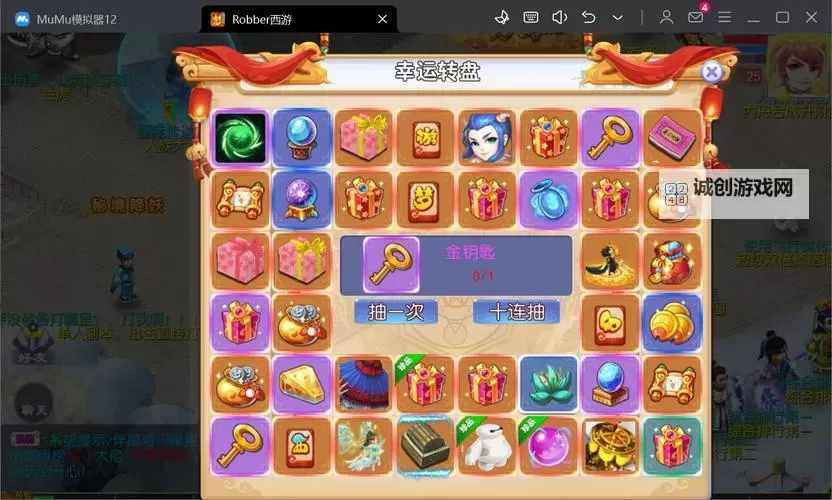Select the gold coin treasure pile prize
Screen dimensions: 832x500
click(610, 445)
